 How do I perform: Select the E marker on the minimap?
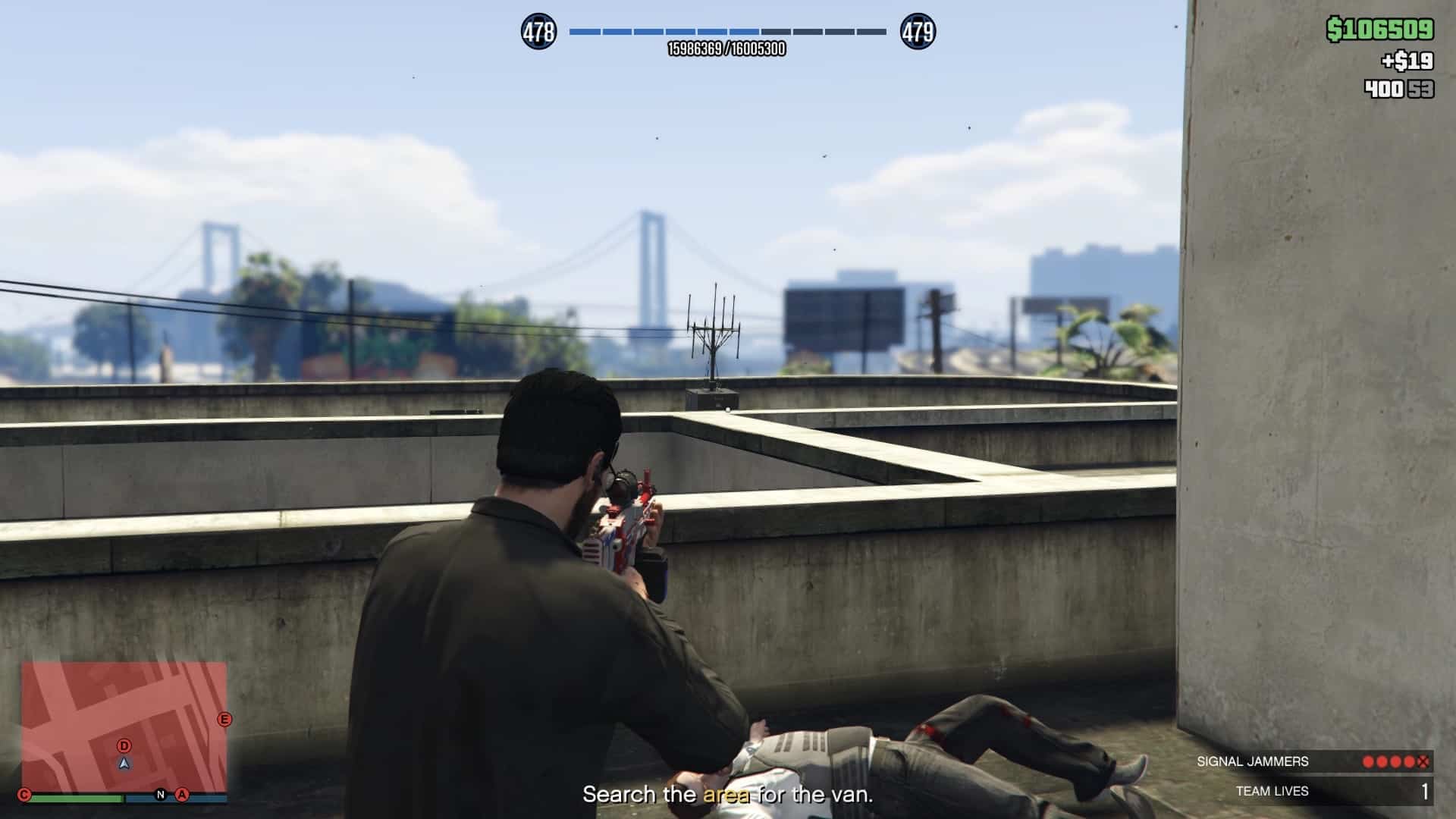[224, 719]
